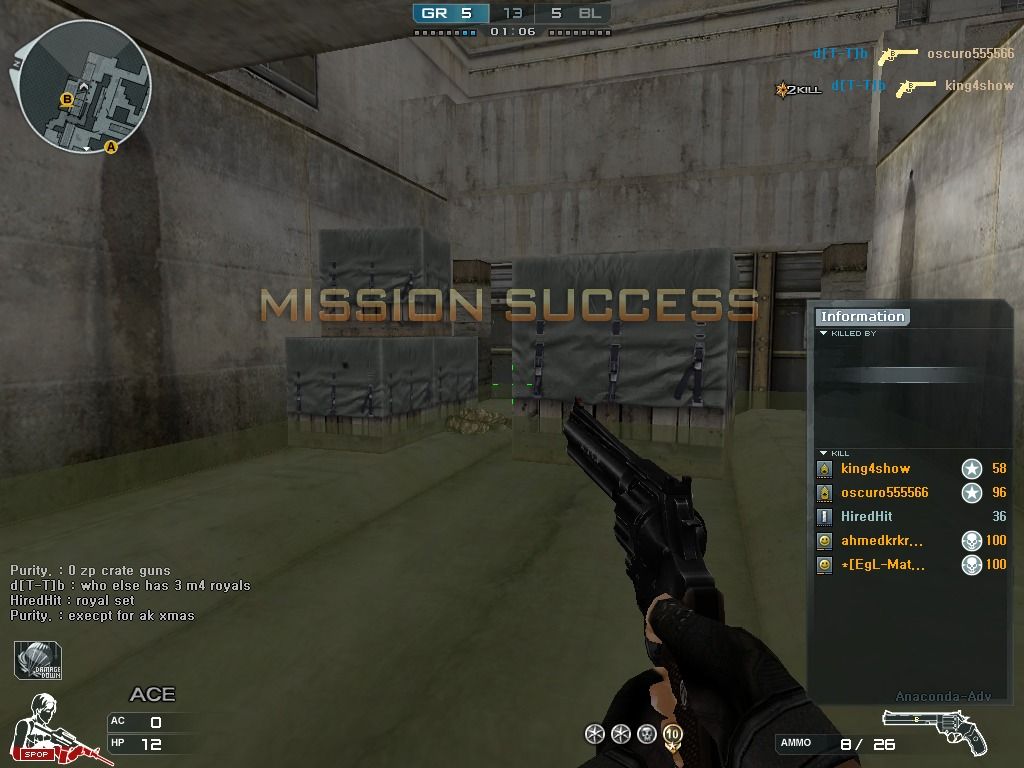Select the *[EgL-Mat player row
The height and width of the screenshot is (768, 1024).
tap(882, 565)
